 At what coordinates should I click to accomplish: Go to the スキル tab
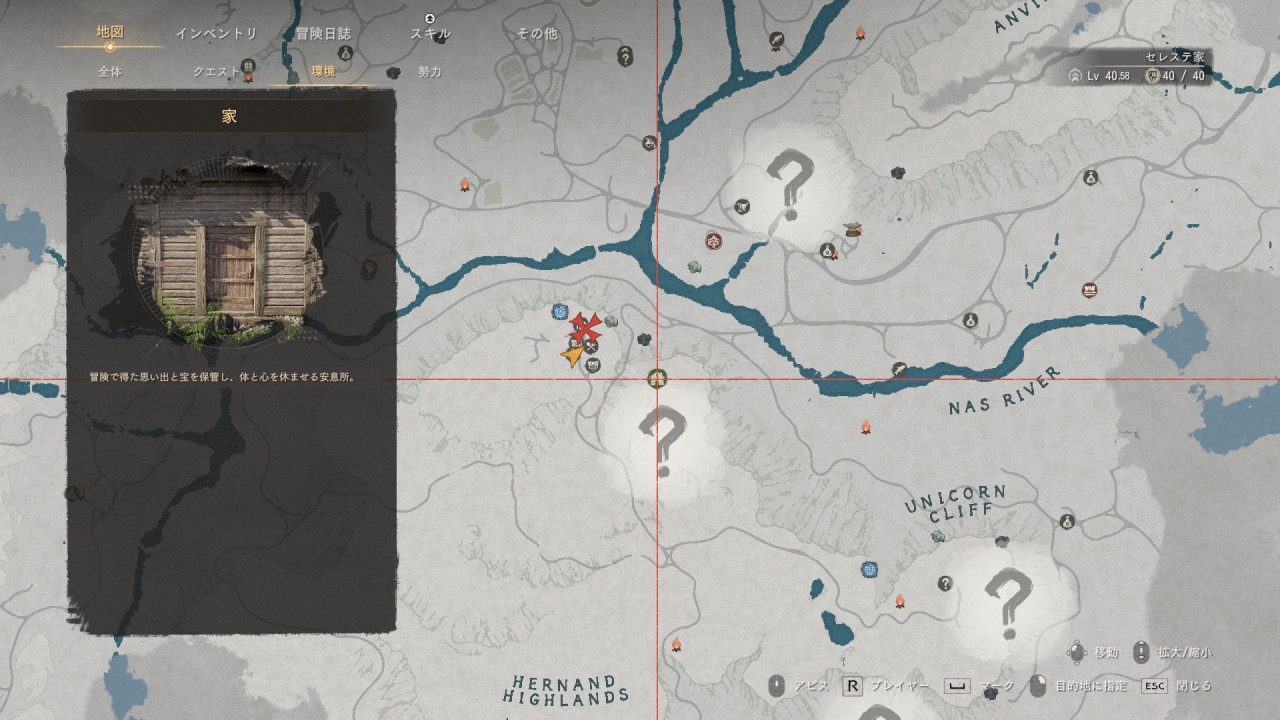pyautogui.click(x=430, y=33)
